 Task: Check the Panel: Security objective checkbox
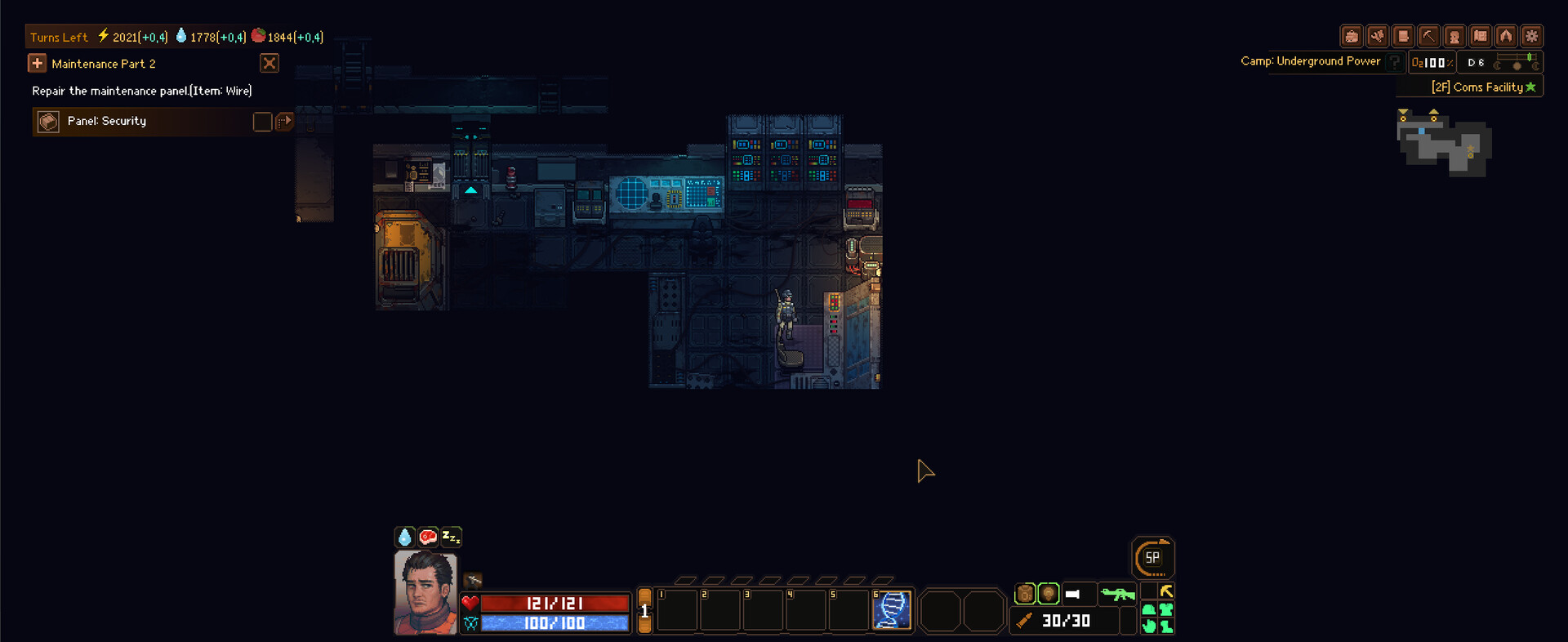point(262,121)
